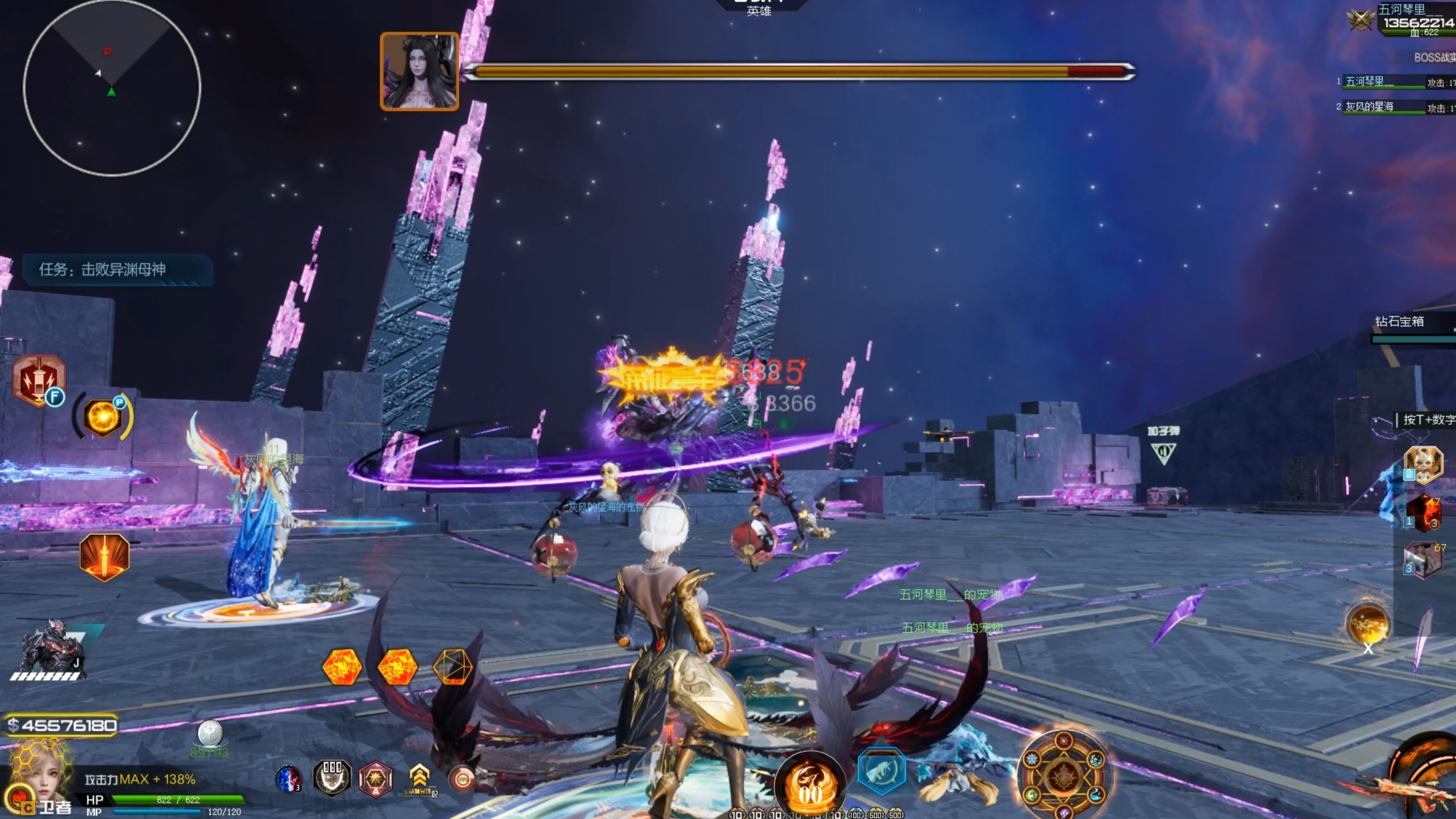Activate the blue-and-red split orb buff
The width and height of the screenshot is (1456, 819).
pos(288,778)
